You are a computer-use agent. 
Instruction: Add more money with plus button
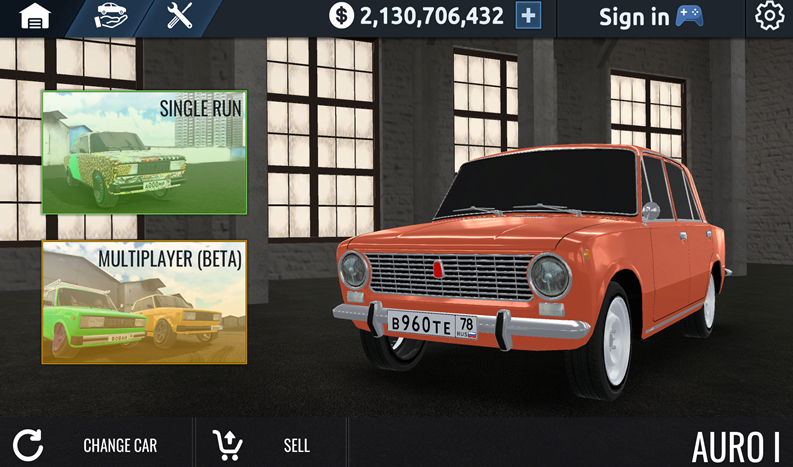pos(528,16)
